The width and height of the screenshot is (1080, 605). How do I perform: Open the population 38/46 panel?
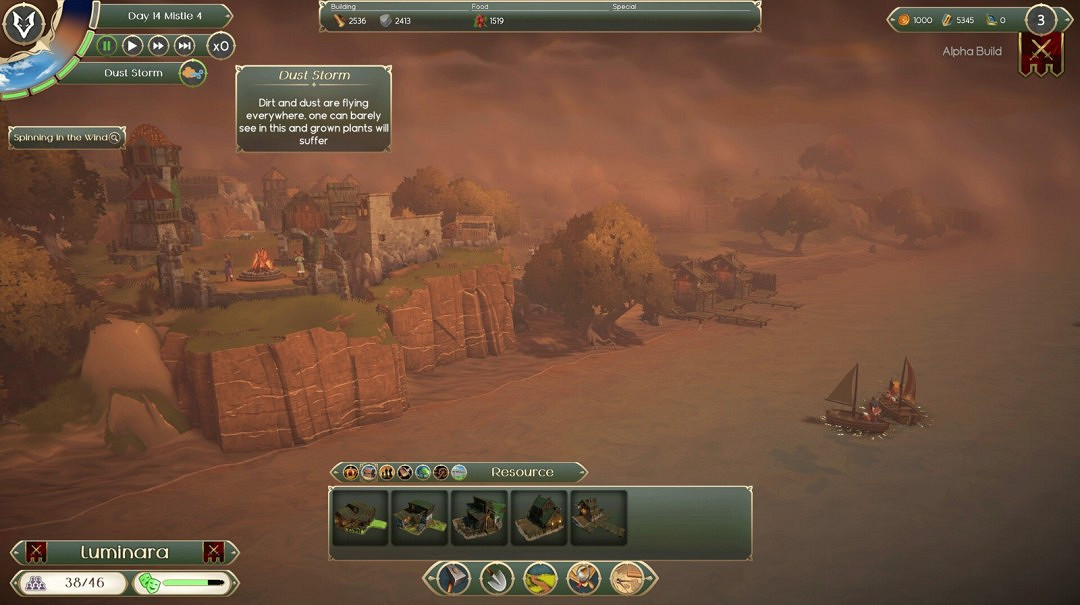70,582
